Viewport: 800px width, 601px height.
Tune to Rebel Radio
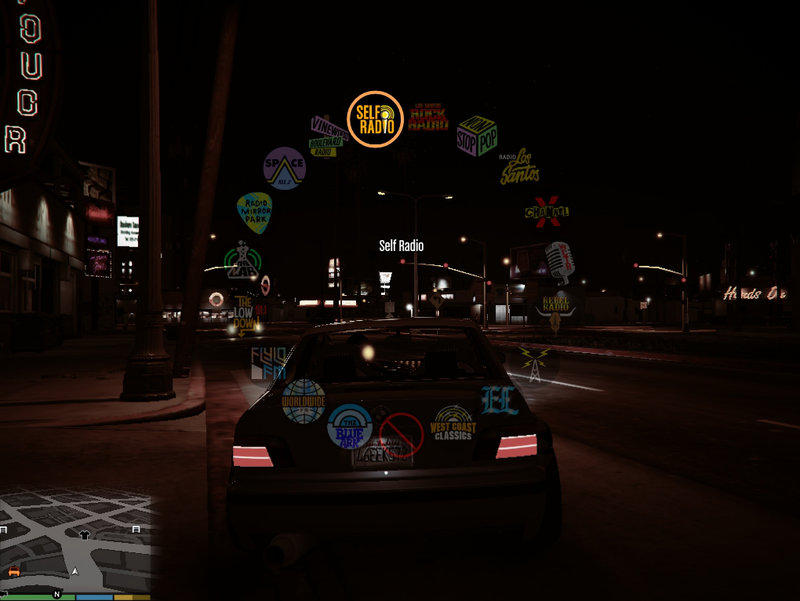coord(556,307)
